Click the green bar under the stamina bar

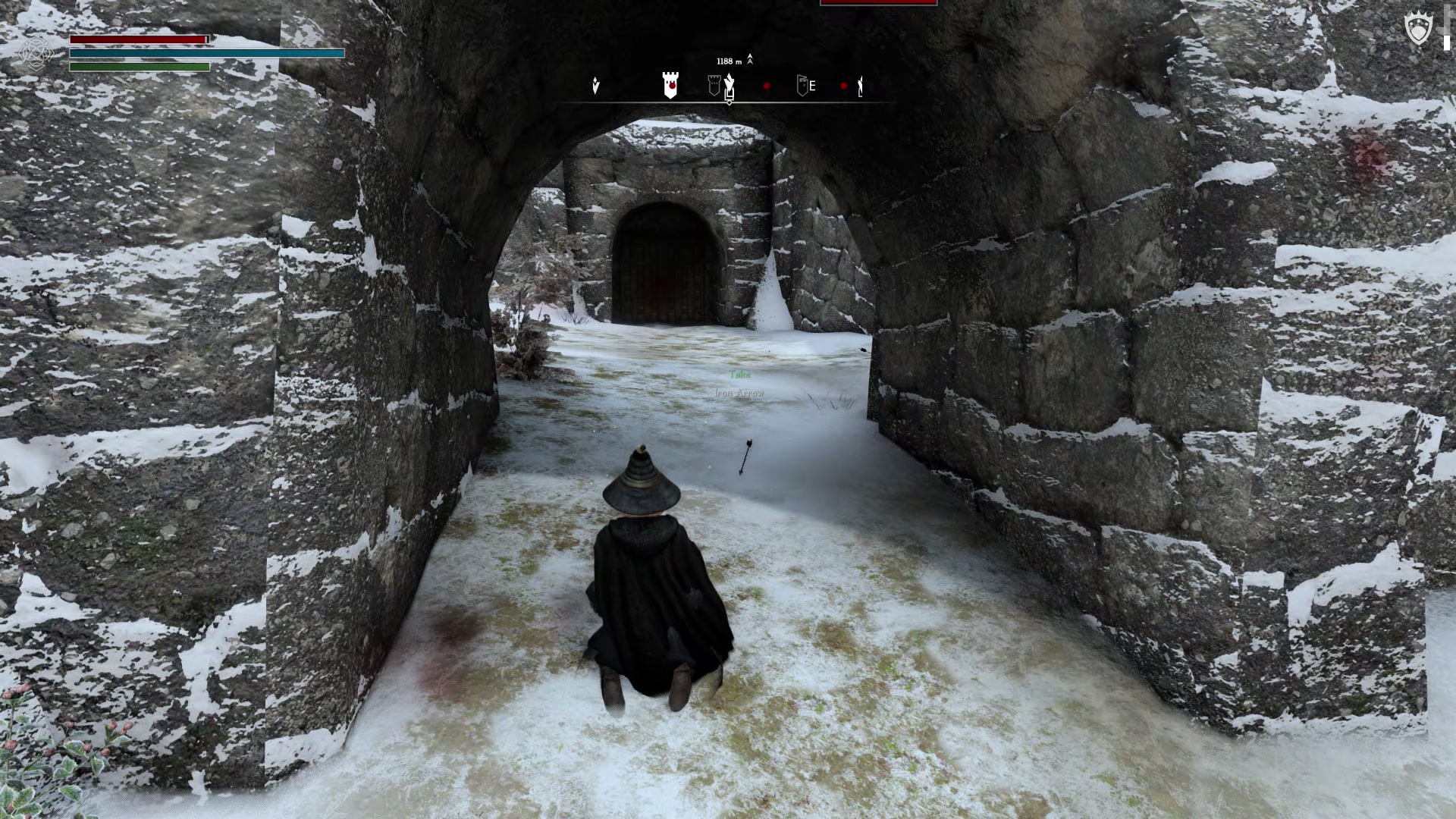pyautogui.click(x=139, y=66)
